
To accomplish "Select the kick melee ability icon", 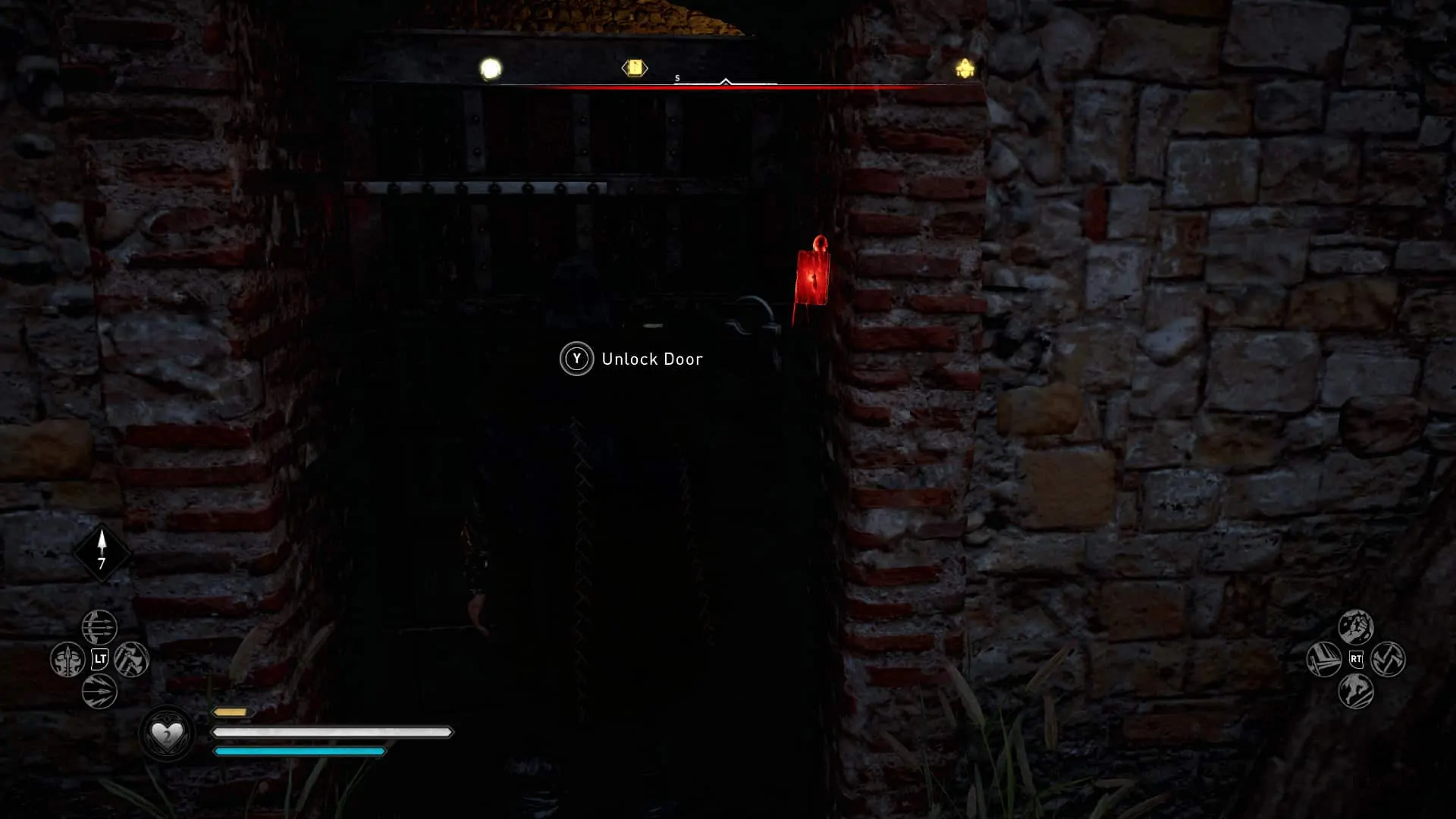I will pyautogui.click(x=1323, y=658).
